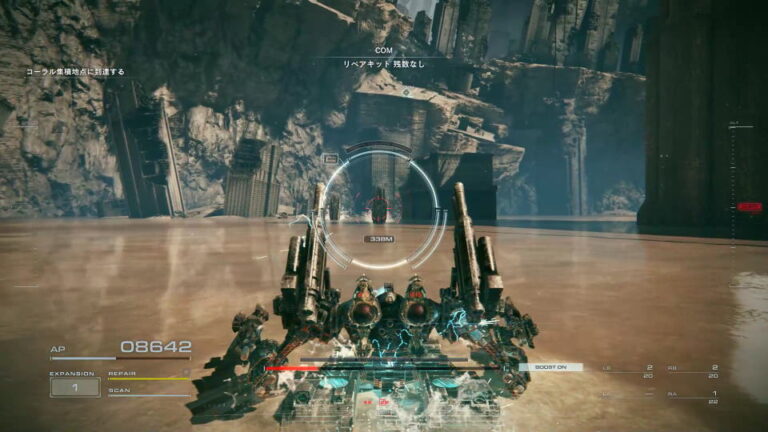Activate the Expansion slot box

click(x=75, y=387)
